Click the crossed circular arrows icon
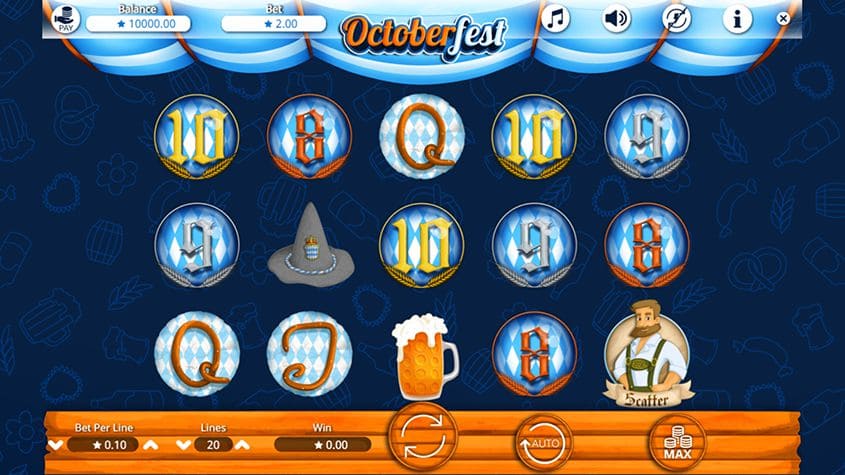 pos(677,18)
